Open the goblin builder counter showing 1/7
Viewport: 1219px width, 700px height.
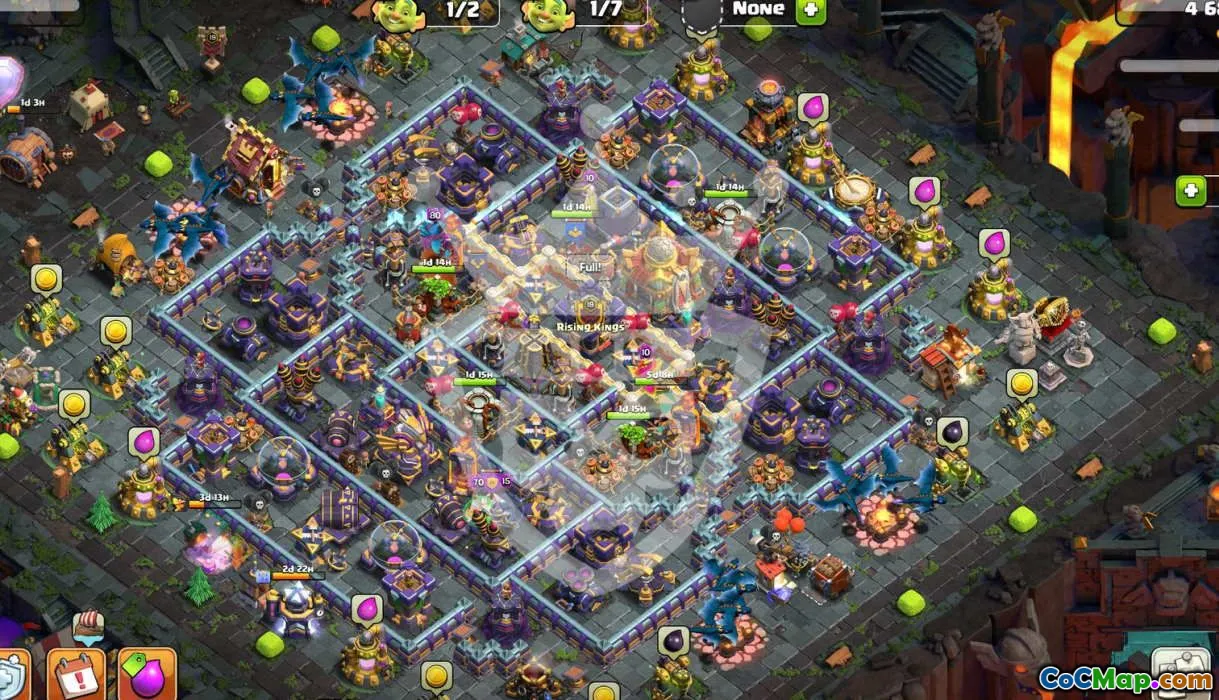click(583, 11)
